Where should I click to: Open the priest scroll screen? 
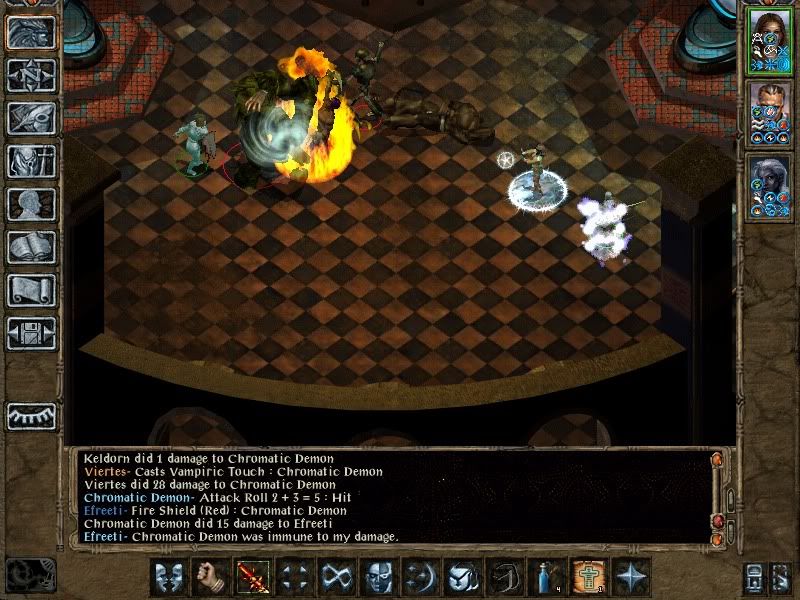click(31, 290)
